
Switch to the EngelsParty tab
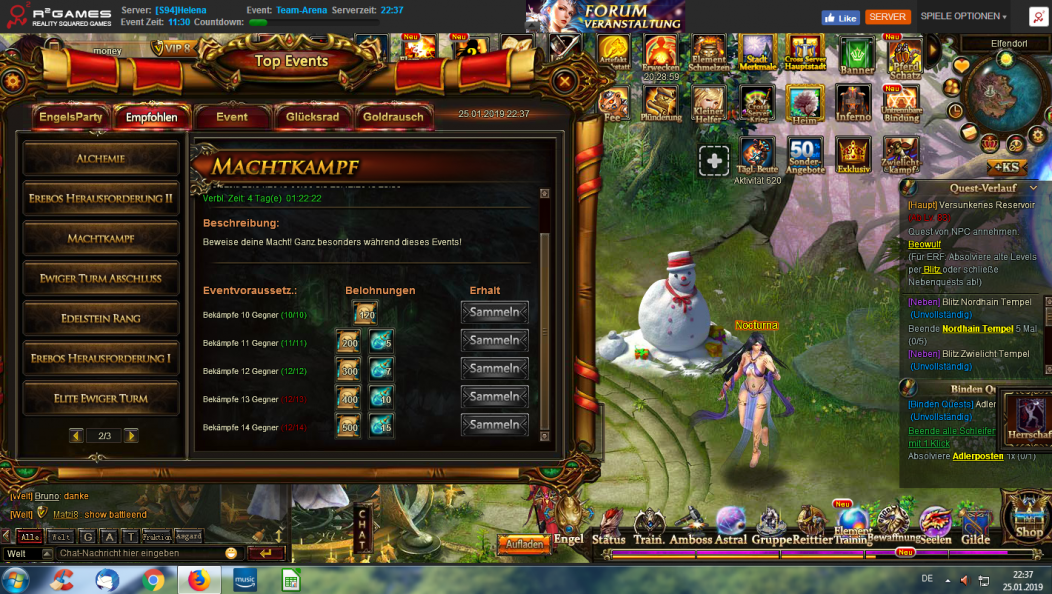click(x=71, y=117)
